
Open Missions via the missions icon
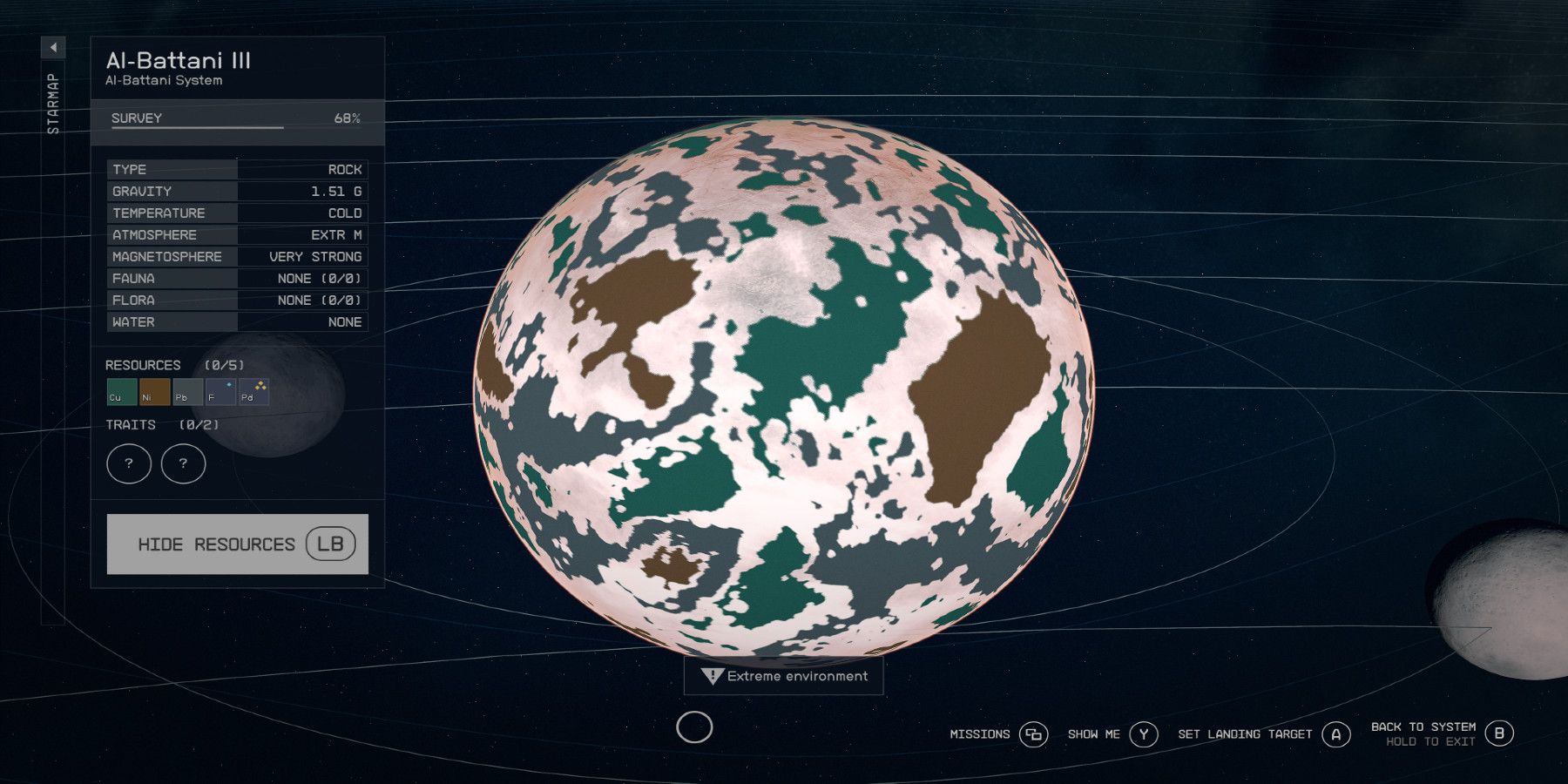pos(1033,734)
